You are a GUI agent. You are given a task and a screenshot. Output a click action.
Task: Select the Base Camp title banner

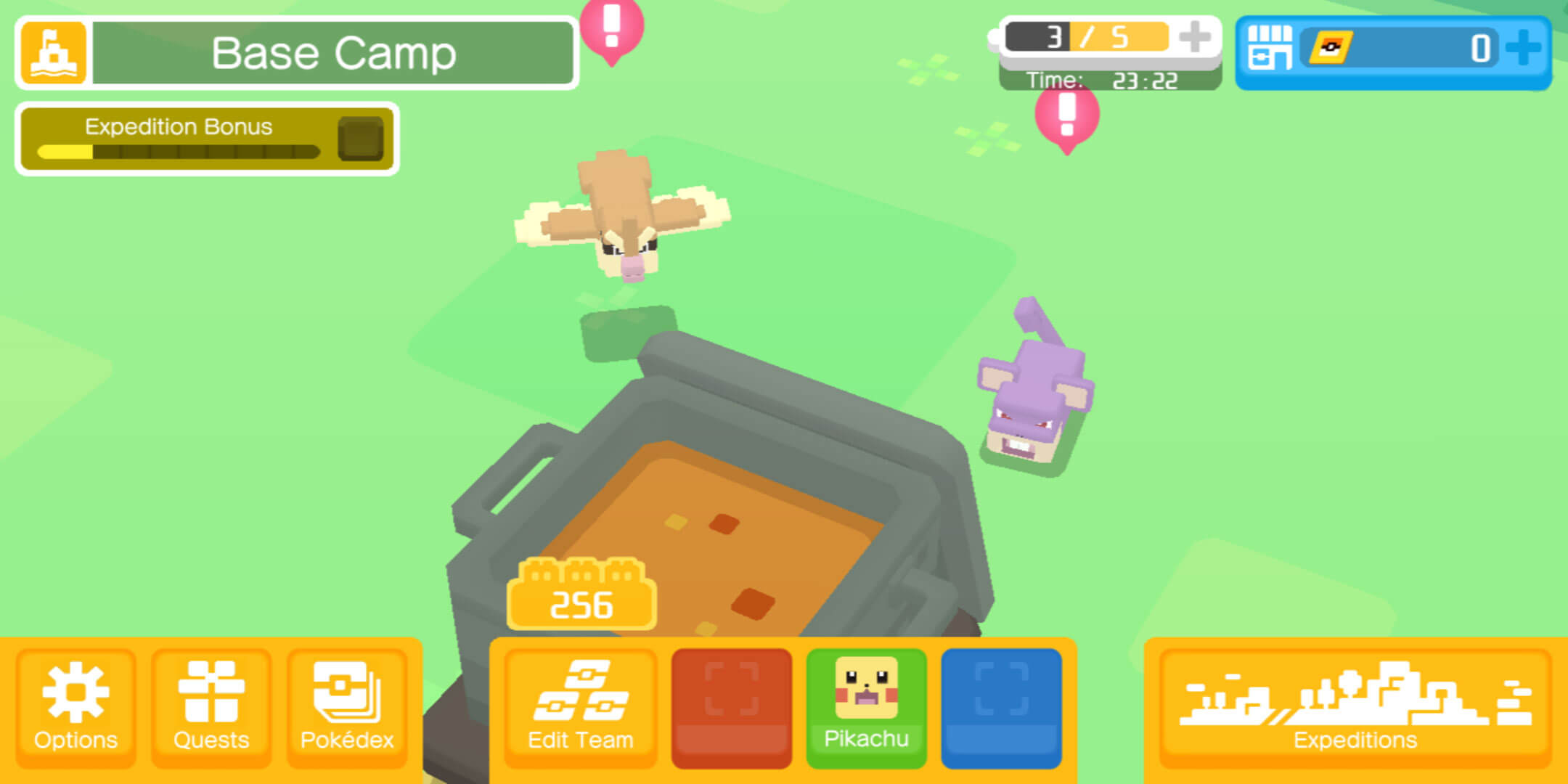(x=334, y=52)
